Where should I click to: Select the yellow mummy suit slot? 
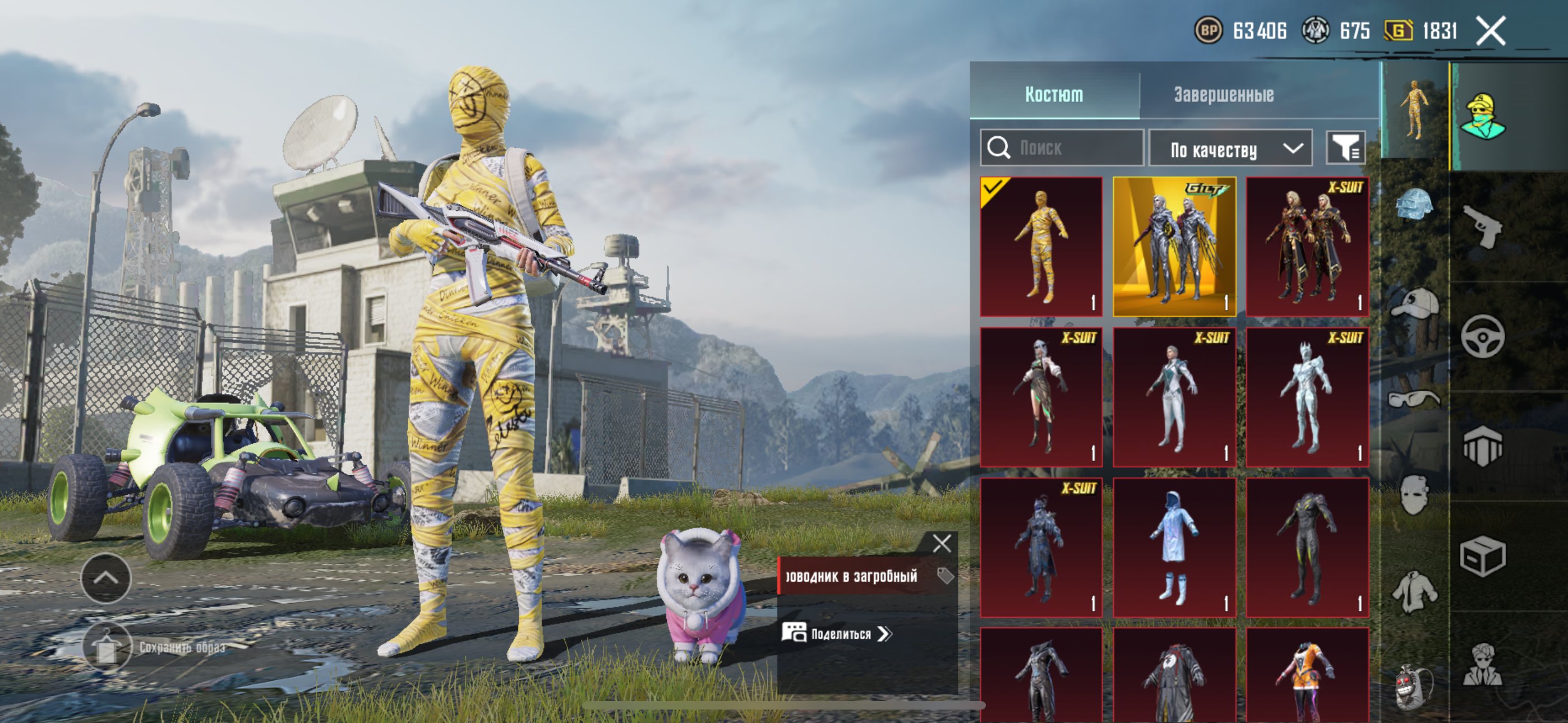(1041, 247)
